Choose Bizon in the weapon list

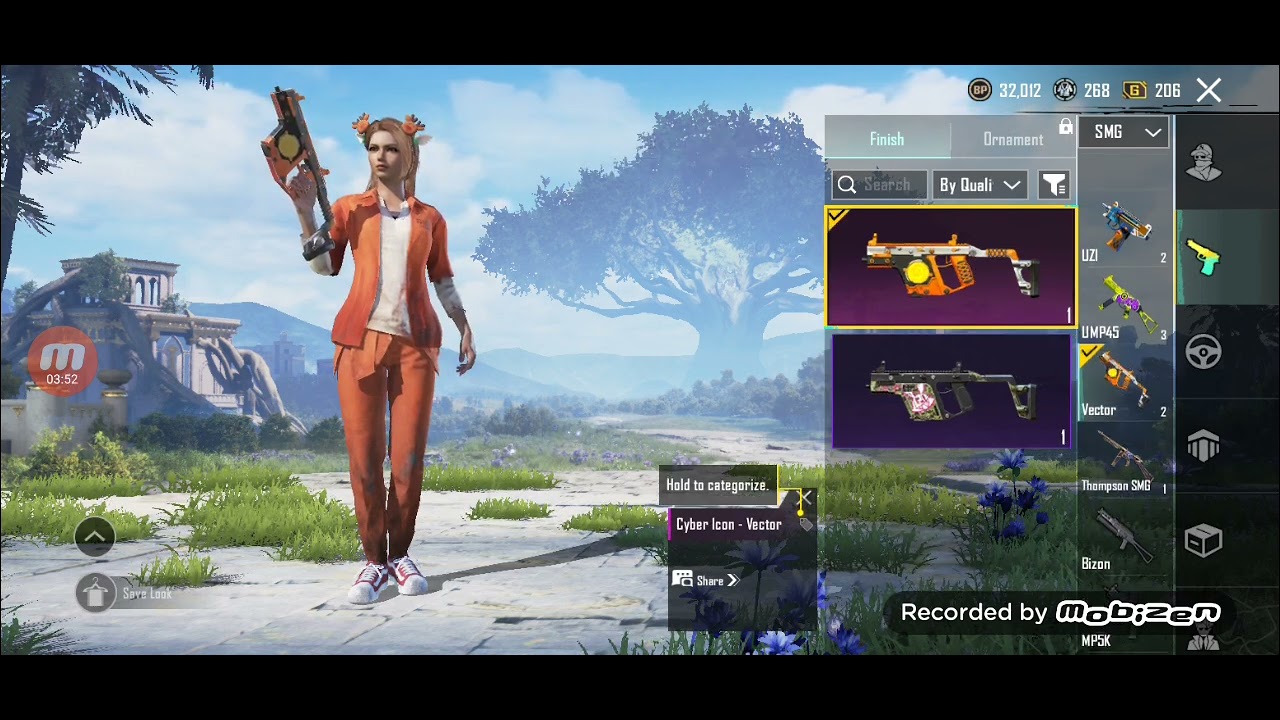click(1124, 541)
